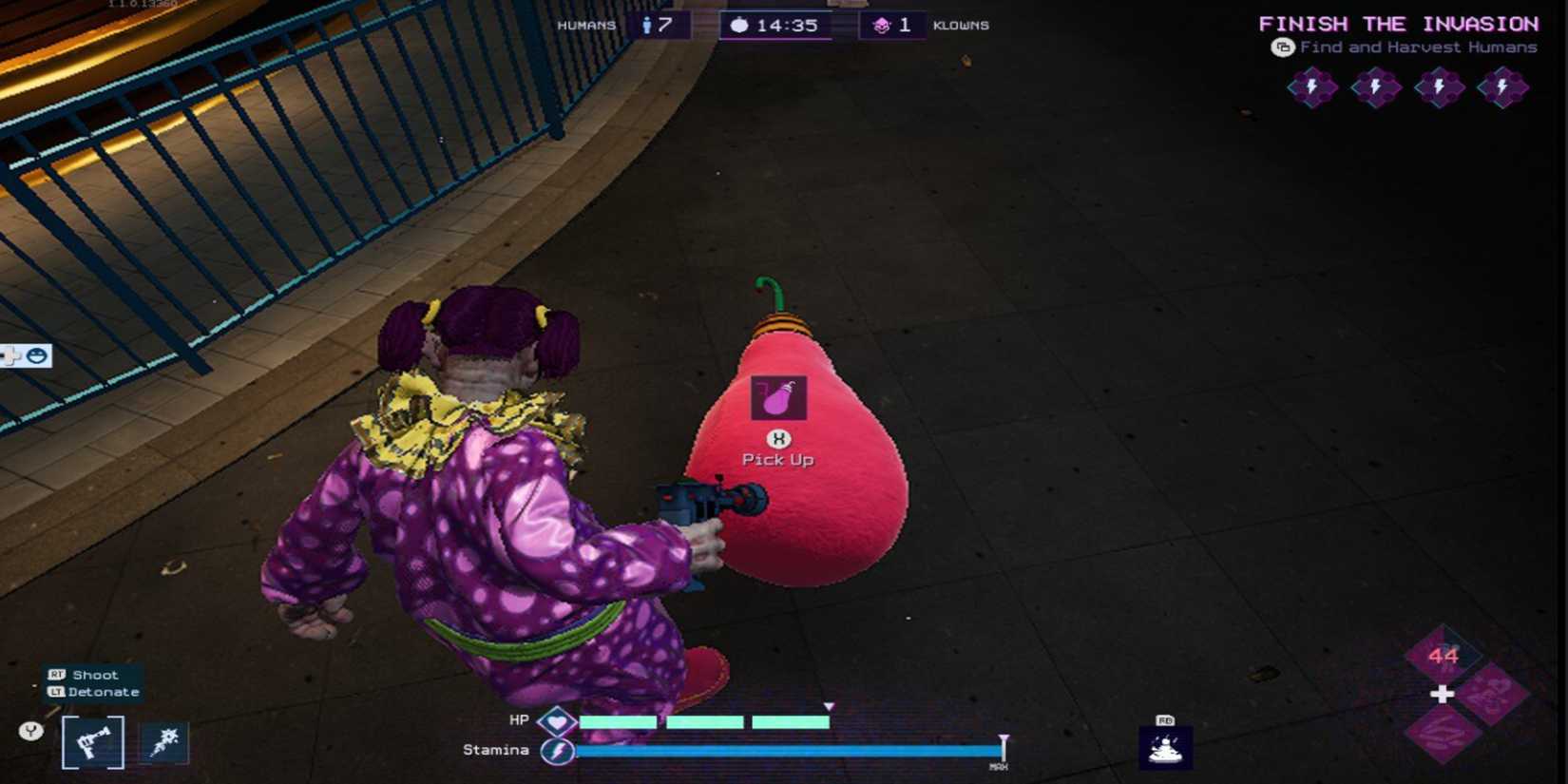
Task: Select the KLOWNS label in the scoreboard
Action: click(960, 26)
